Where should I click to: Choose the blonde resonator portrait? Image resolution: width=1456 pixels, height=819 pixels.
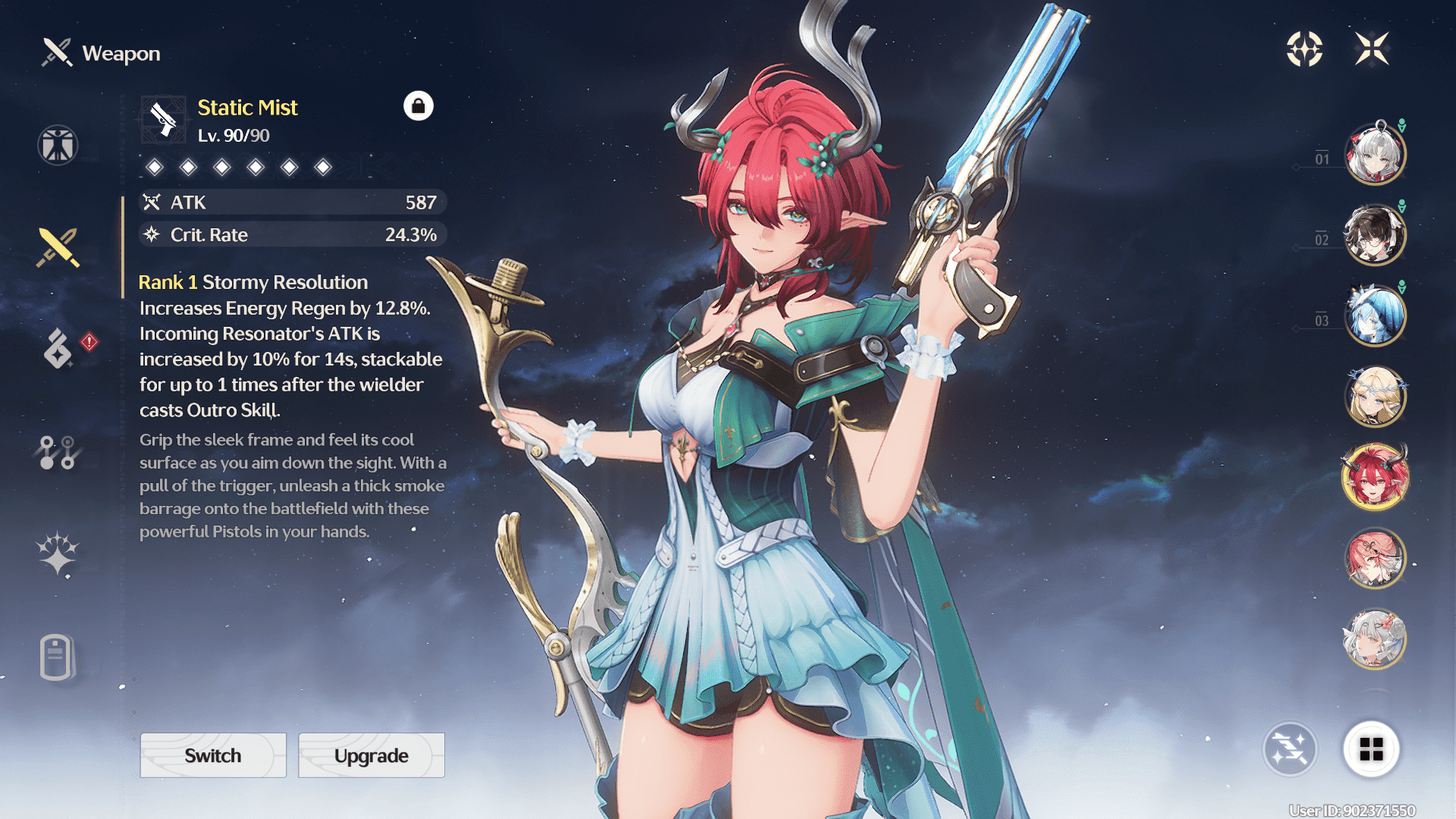point(1375,397)
